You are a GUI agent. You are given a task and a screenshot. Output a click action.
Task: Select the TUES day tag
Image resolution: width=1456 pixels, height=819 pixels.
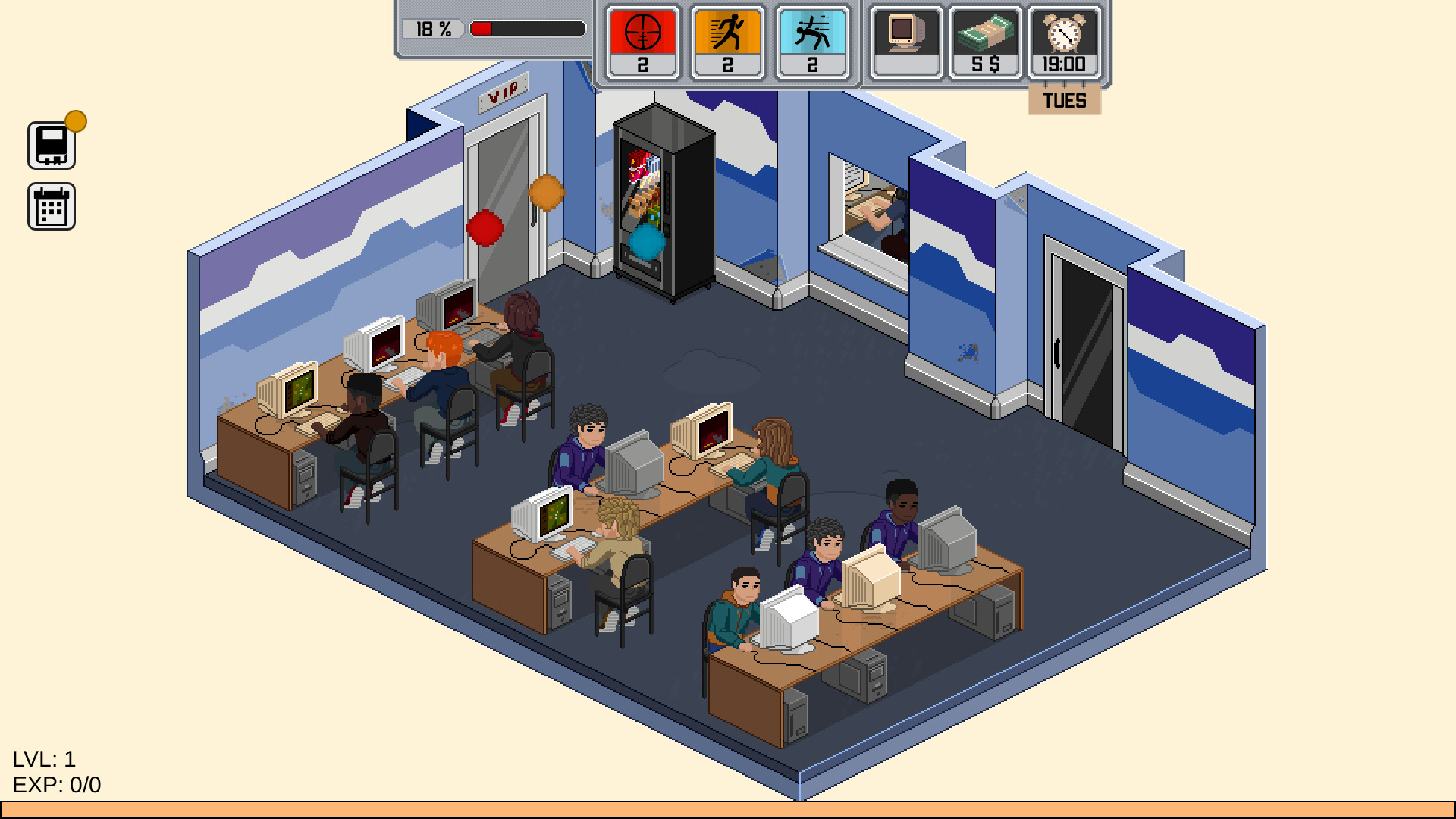(1065, 99)
